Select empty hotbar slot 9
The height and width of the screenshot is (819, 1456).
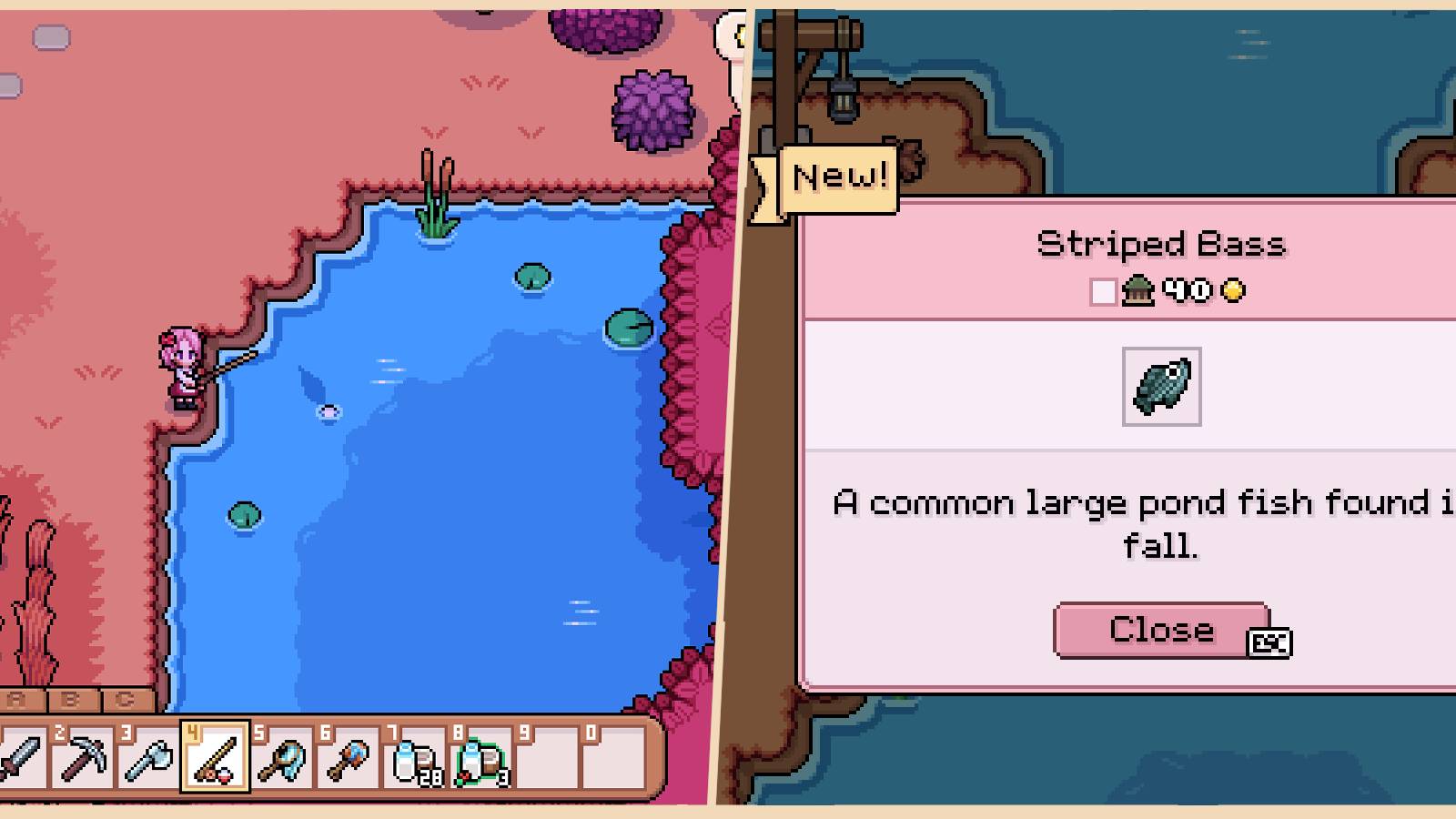pos(546,763)
